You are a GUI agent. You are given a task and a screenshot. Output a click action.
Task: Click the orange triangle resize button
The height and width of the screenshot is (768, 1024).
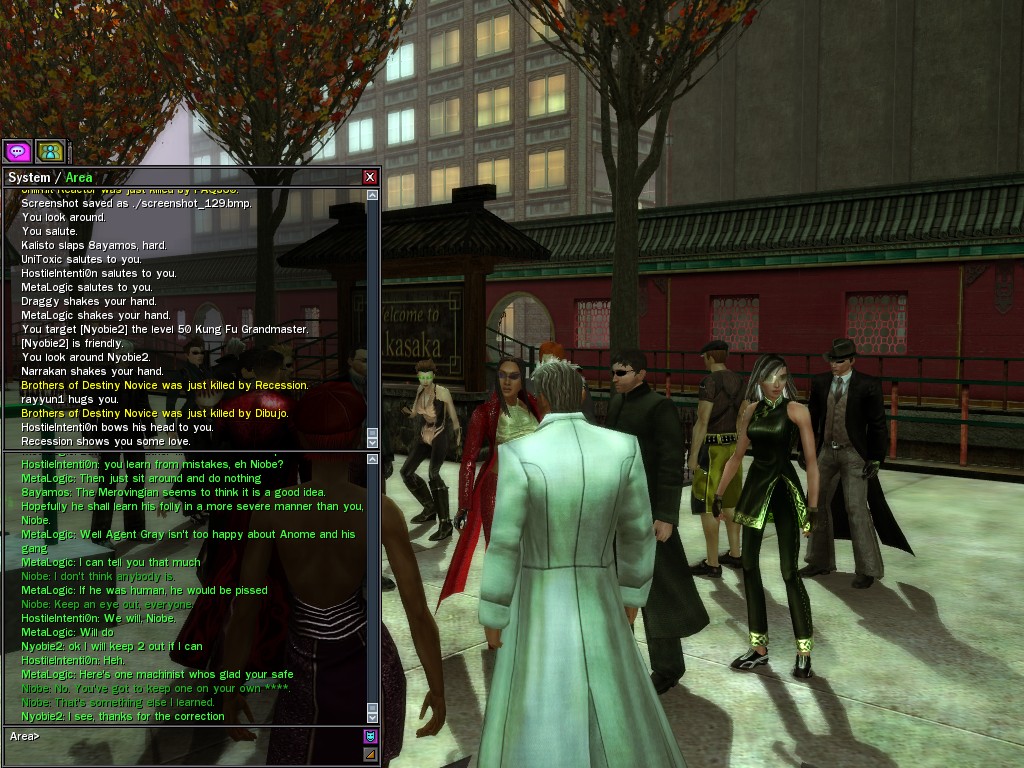(x=371, y=753)
